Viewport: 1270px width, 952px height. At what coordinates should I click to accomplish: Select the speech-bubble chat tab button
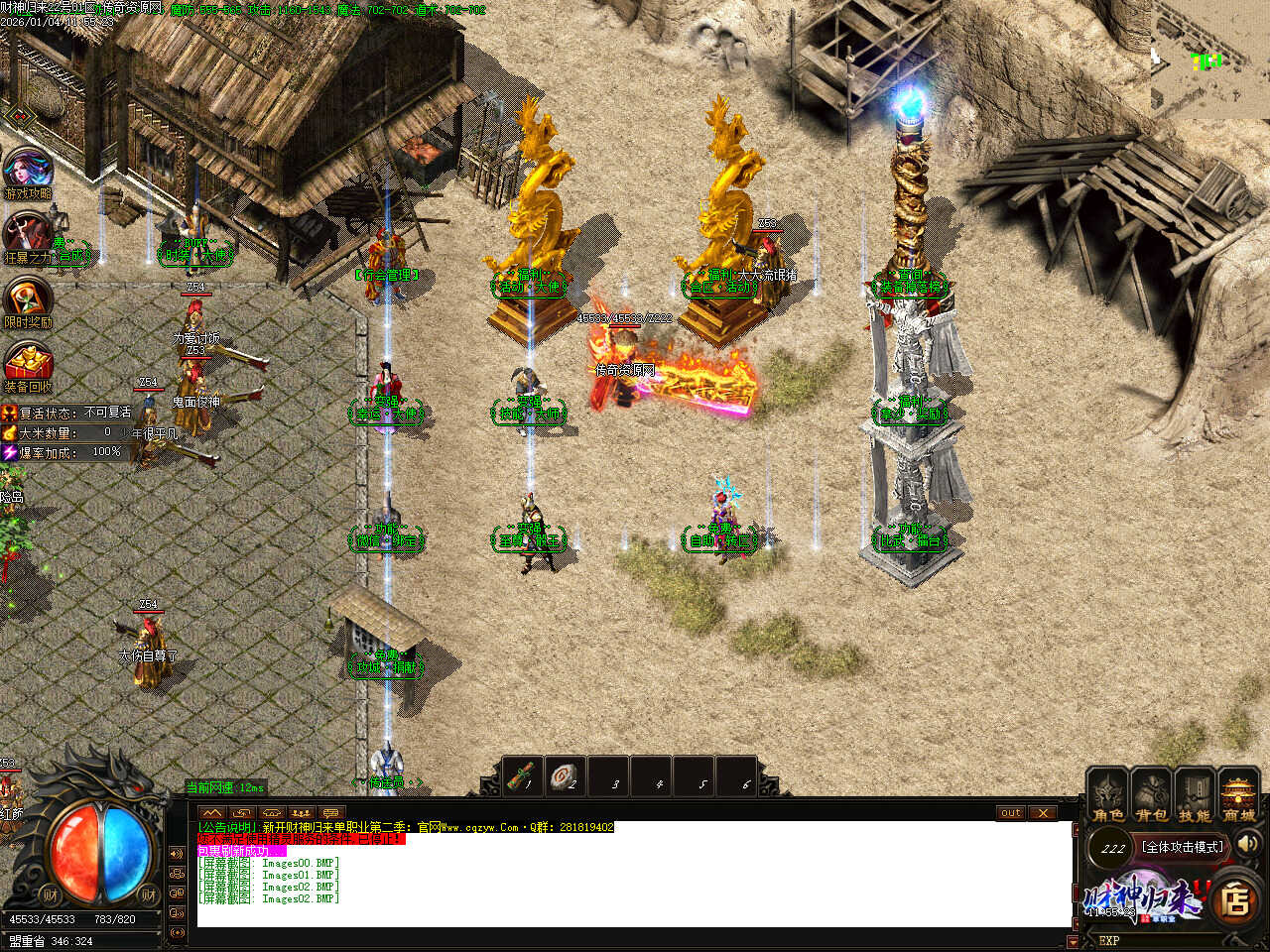pyautogui.click(x=331, y=813)
